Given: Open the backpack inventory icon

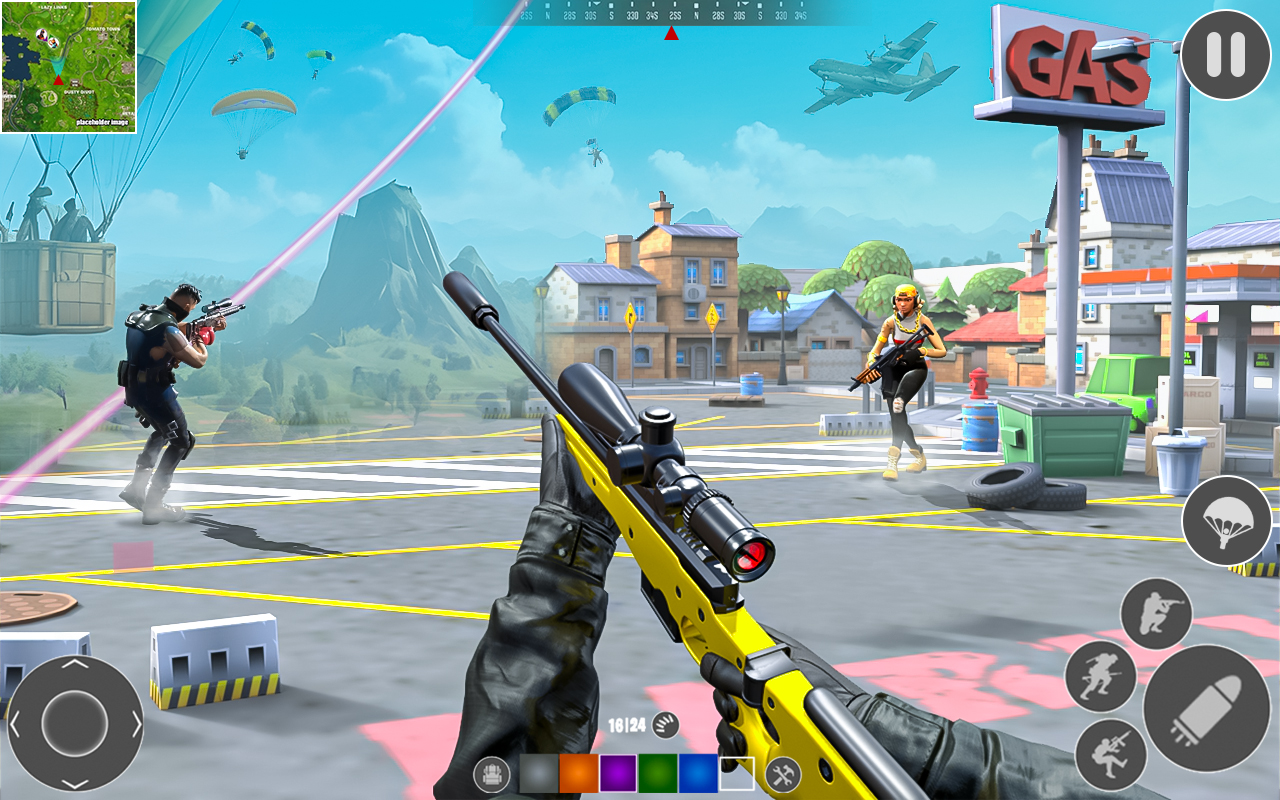Looking at the screenshot, I should click(490, 772).
